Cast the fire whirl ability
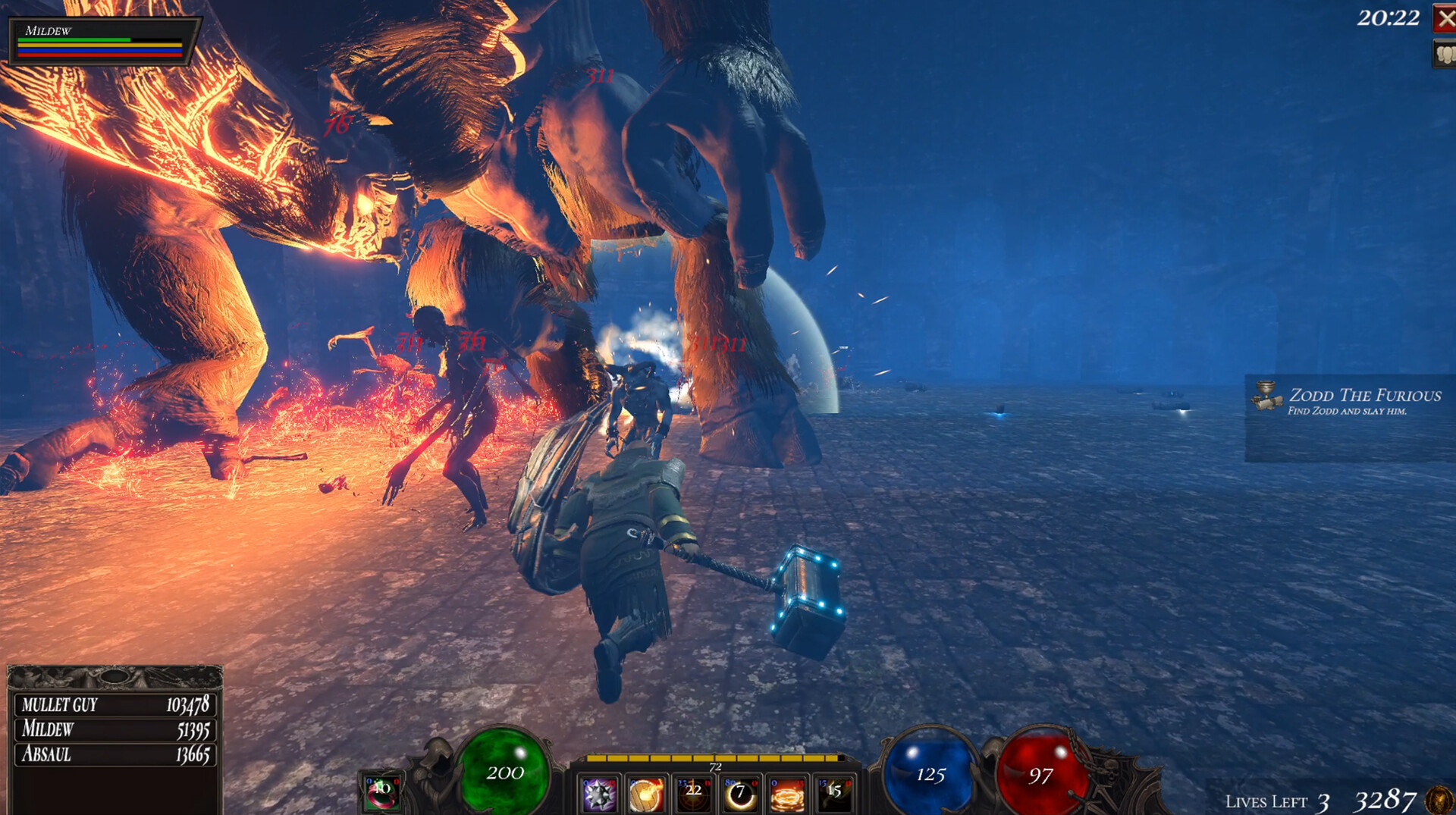 [x=787, y=795]
